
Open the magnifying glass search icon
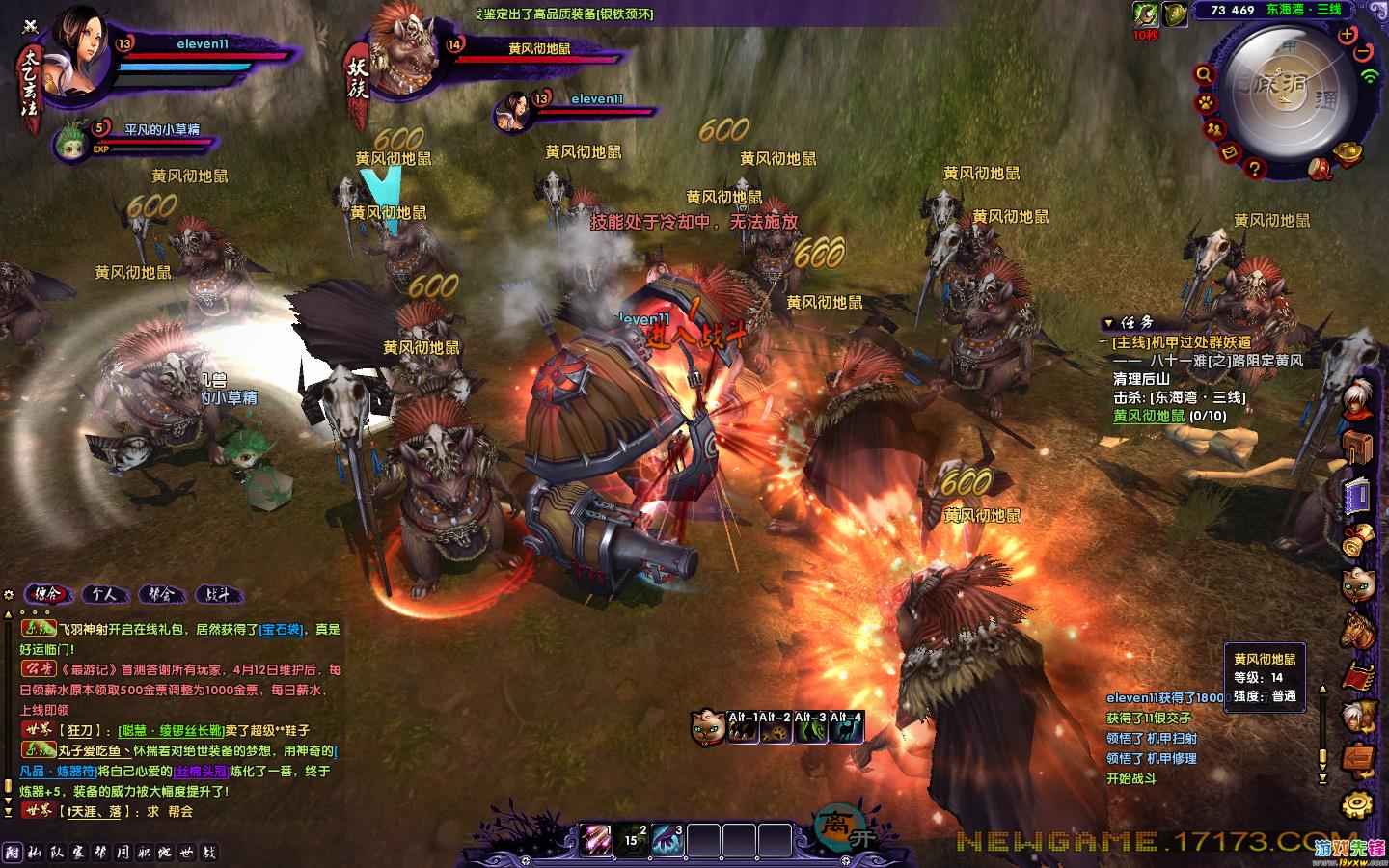[1204, 73]
